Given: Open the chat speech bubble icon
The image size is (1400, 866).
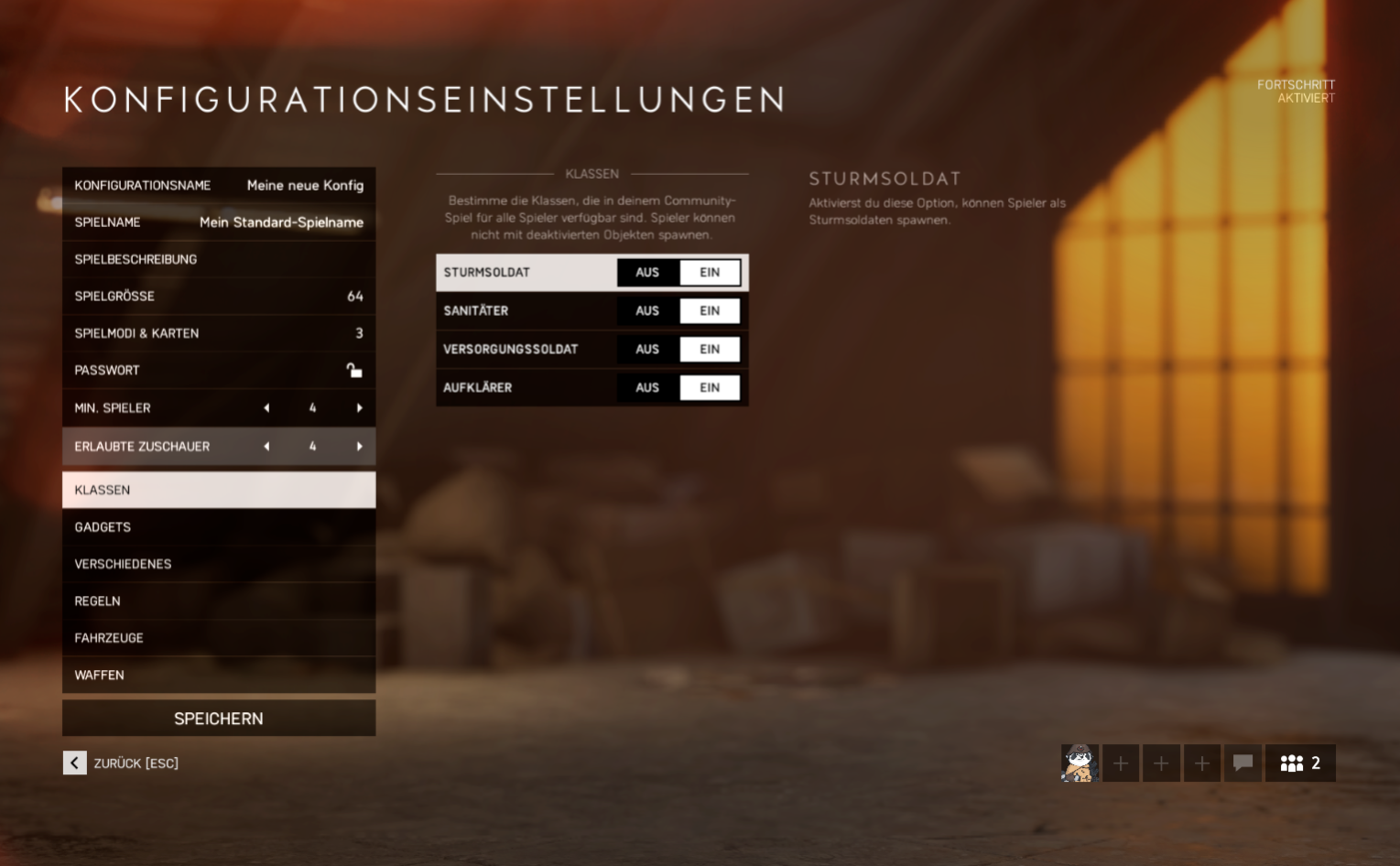Looking at the screenshot, I should coord(1243,763).
